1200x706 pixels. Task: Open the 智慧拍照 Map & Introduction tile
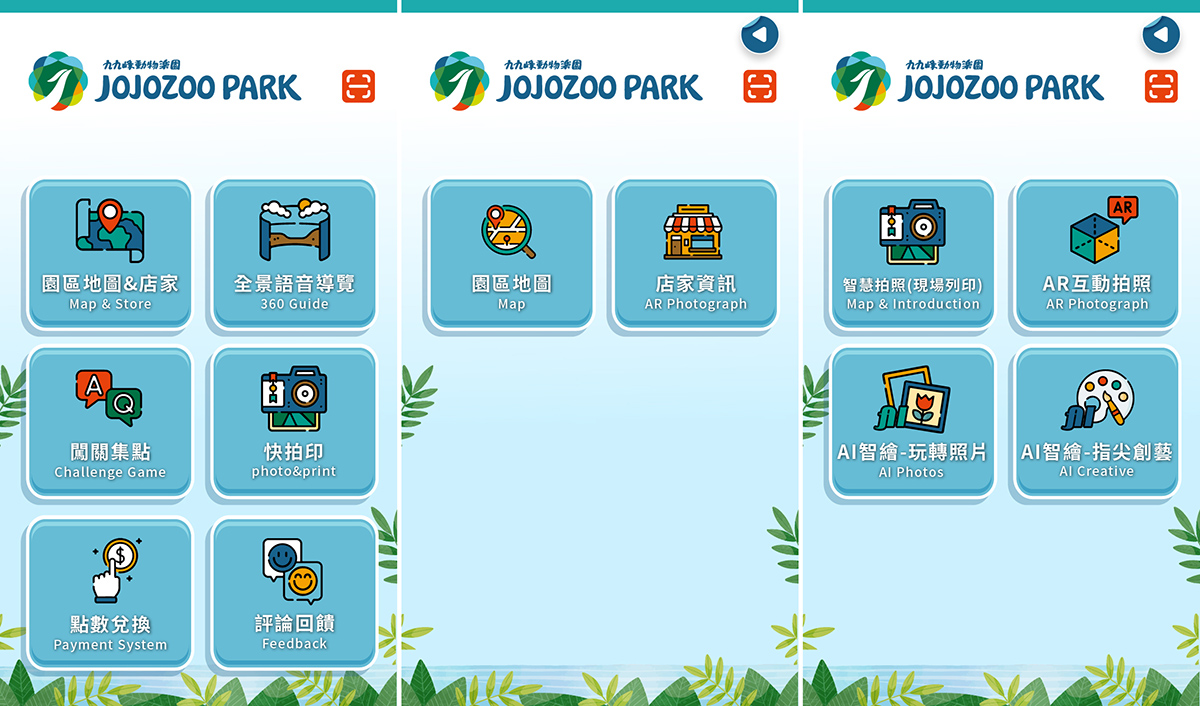pos(912,254)
